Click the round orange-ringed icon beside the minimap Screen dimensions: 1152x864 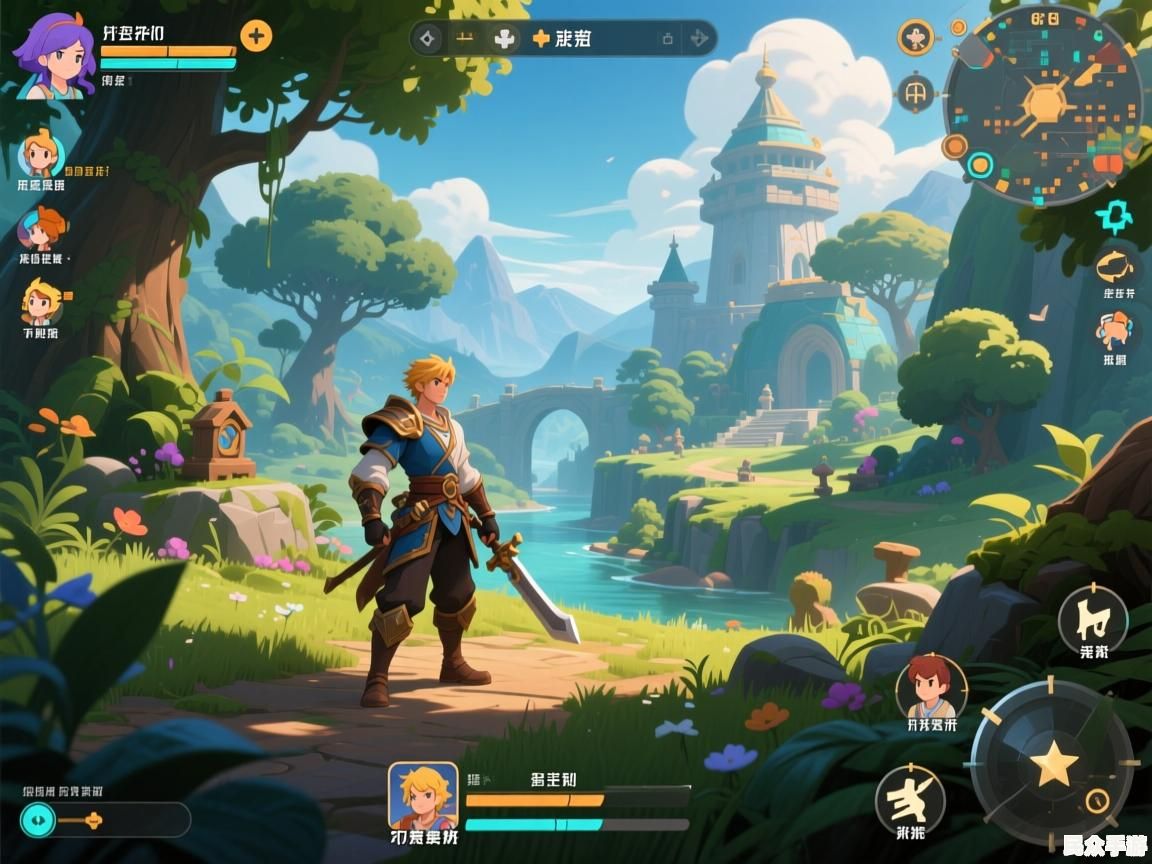point(915,38)
